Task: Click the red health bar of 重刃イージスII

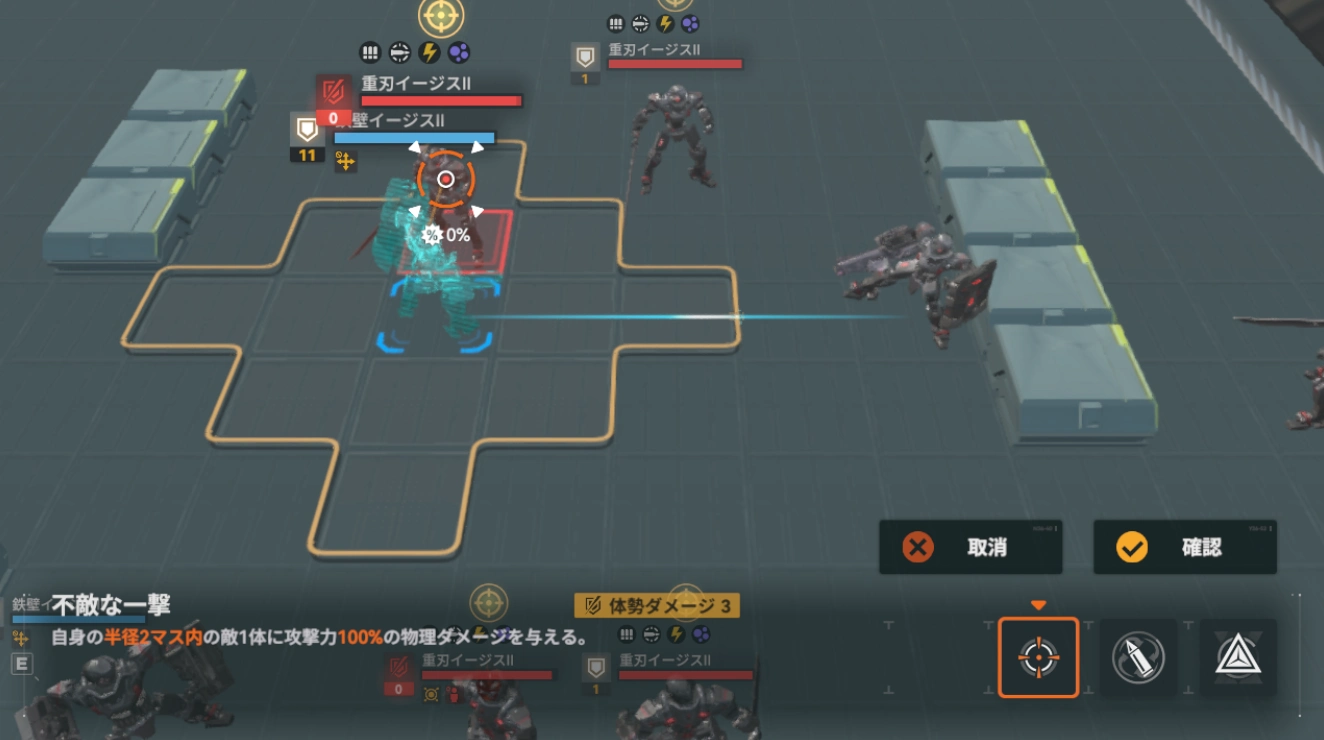Action: click(x=440, y=99)
